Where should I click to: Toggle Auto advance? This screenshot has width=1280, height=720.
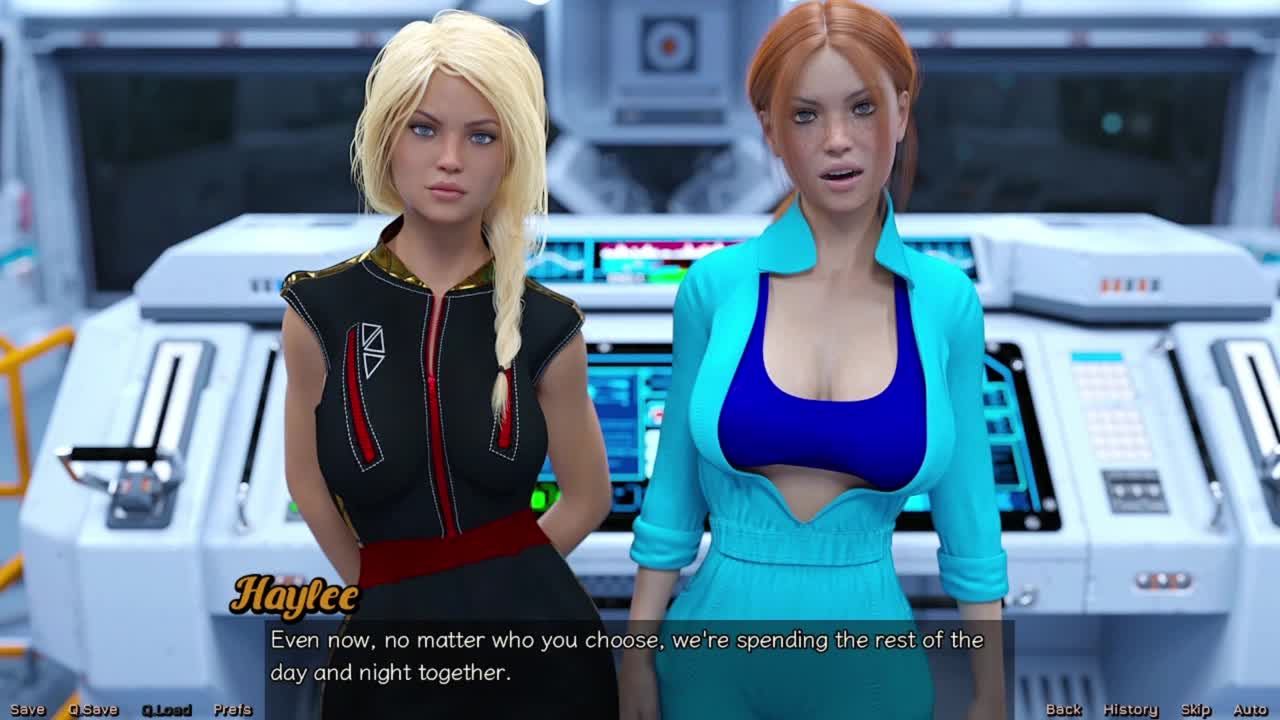[1250, 709]
